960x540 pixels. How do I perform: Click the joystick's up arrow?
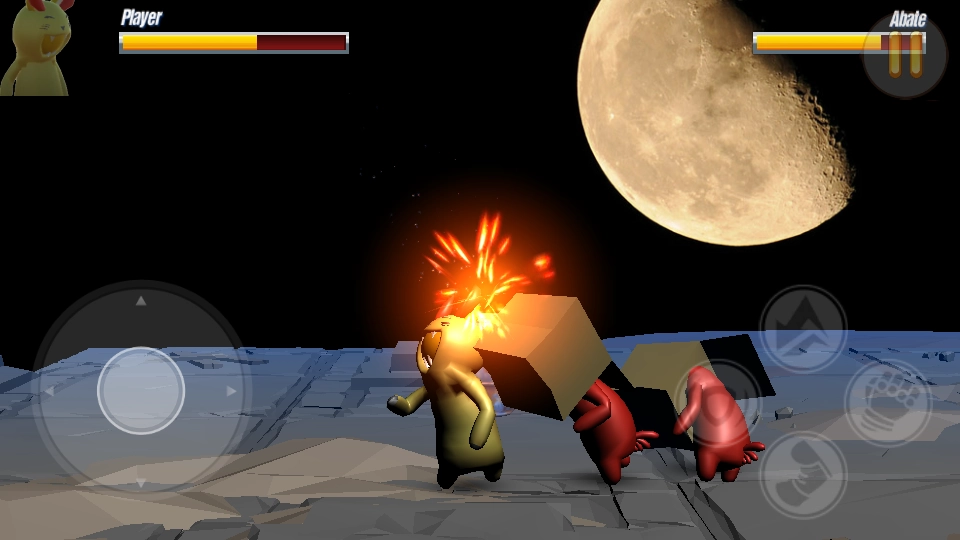(141, 300)
